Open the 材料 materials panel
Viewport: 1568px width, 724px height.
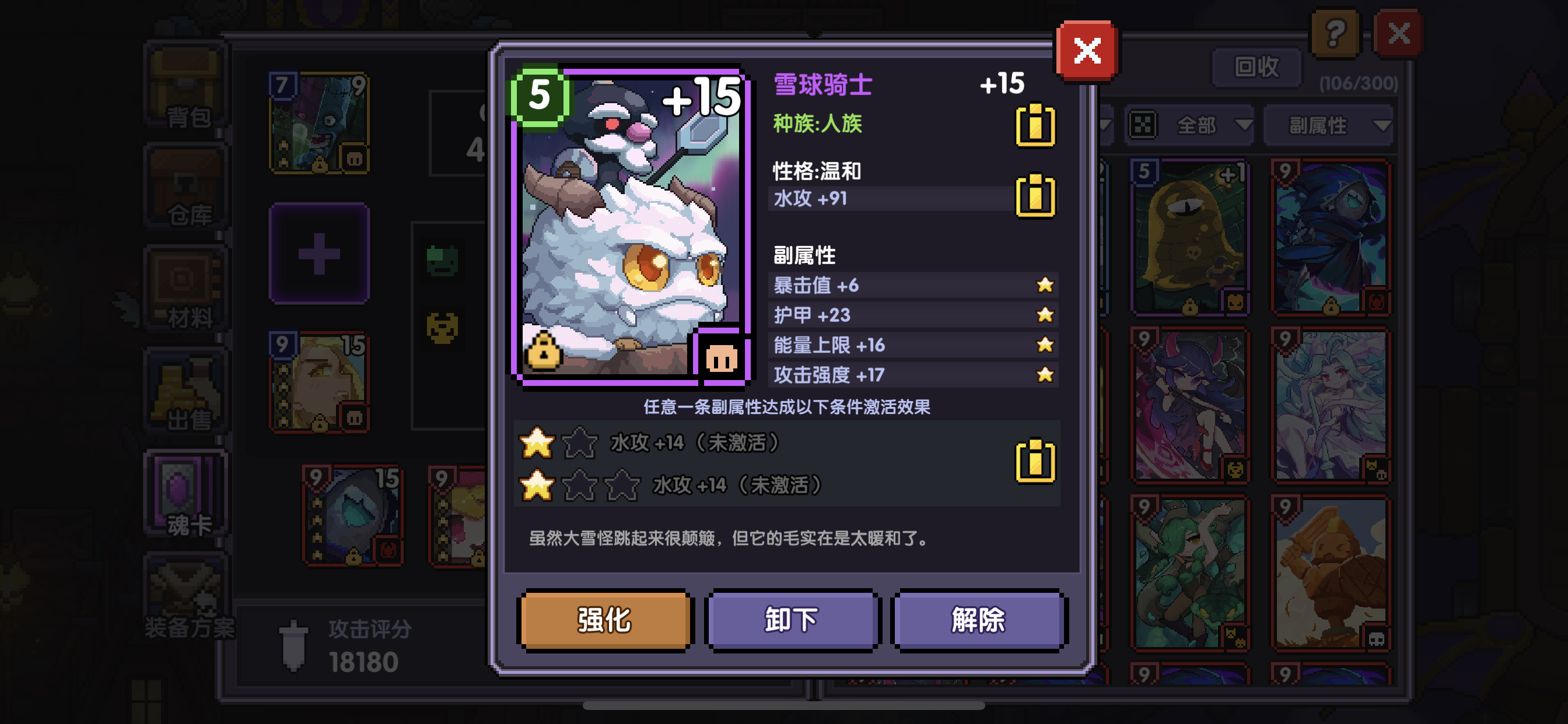(x=185, y=286)
